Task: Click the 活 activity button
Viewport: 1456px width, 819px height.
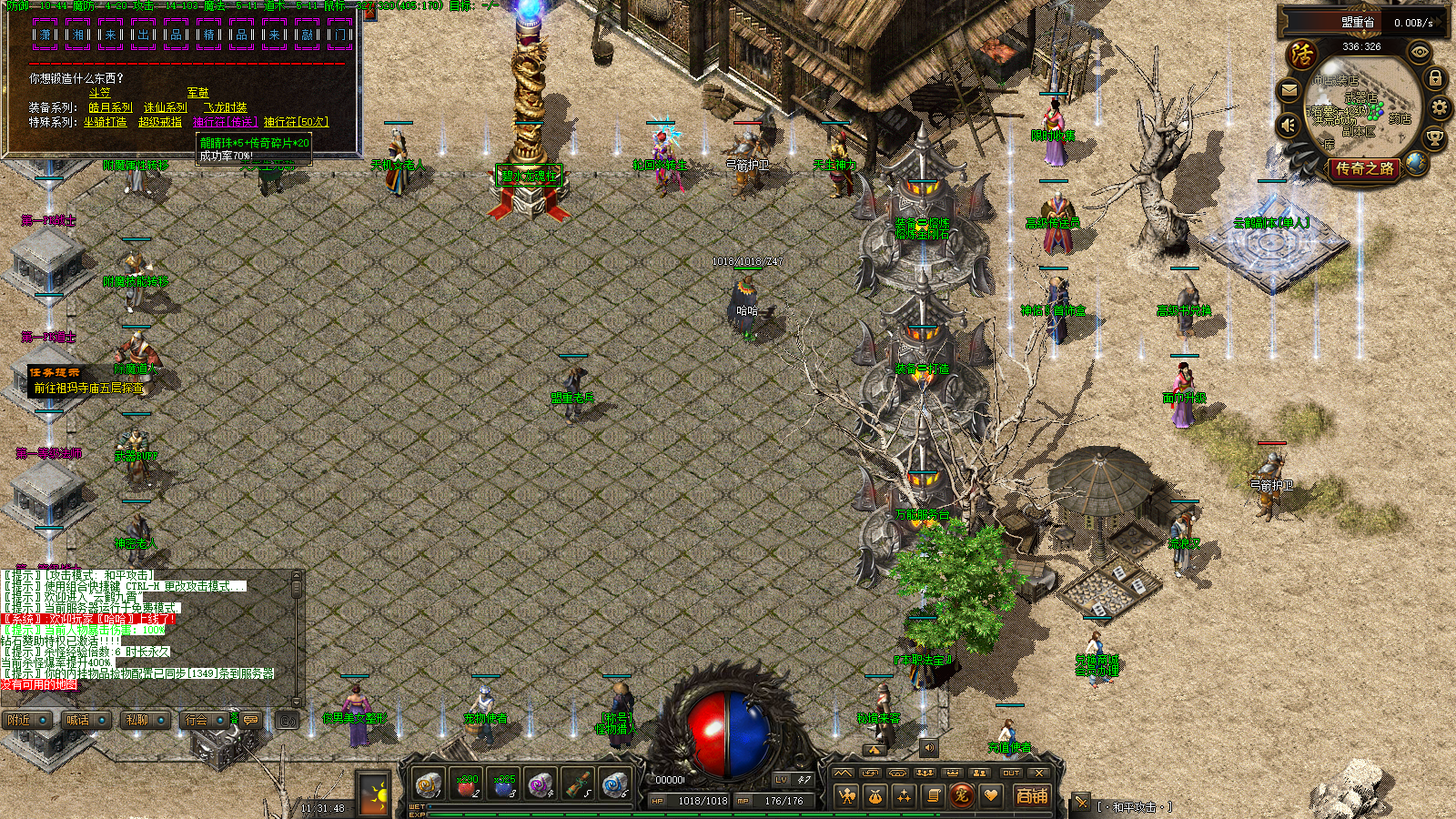Action: [1302, 55]
